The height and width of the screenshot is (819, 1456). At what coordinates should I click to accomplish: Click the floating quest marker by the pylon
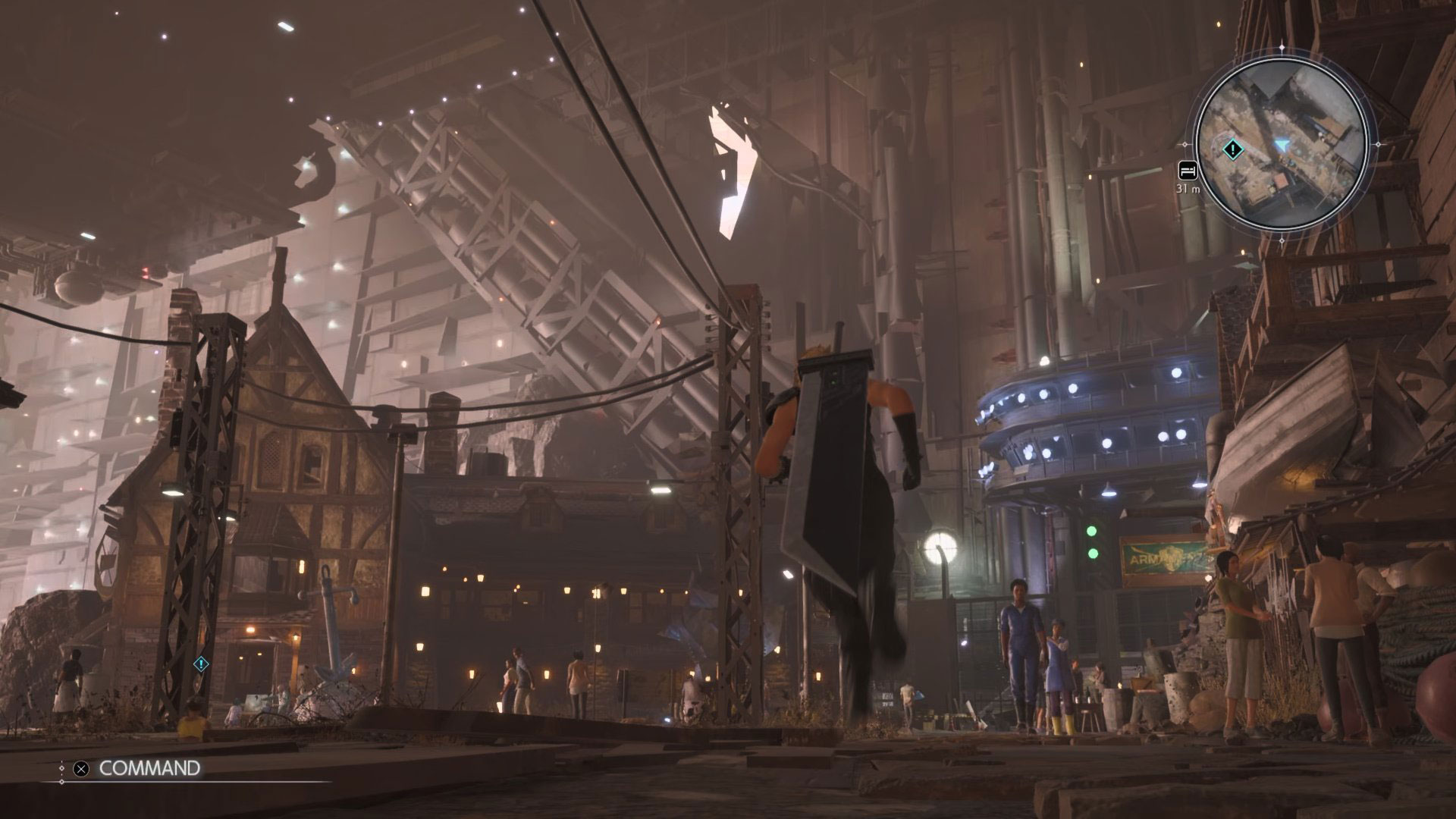(201, 664)
